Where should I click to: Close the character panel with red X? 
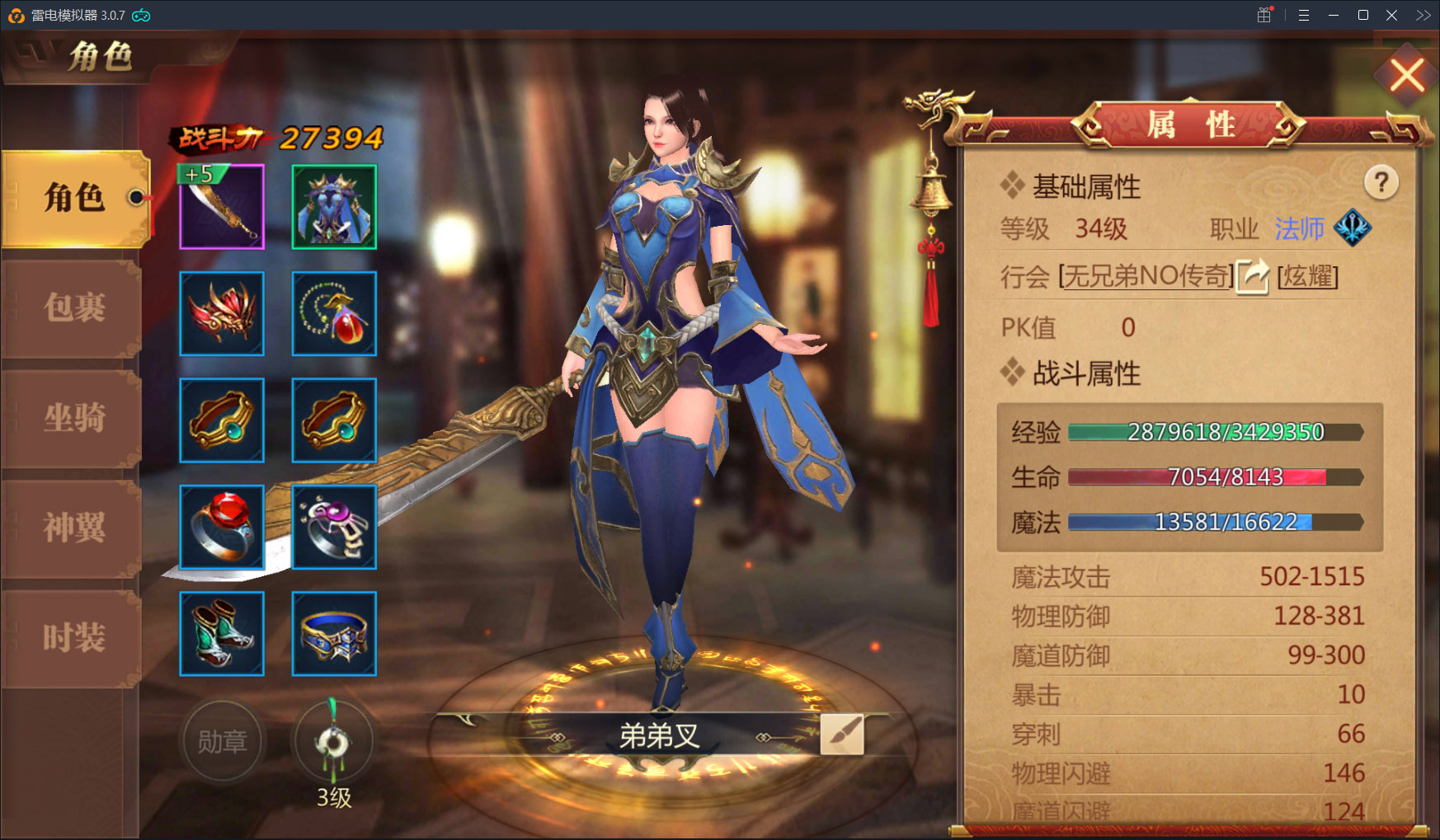coord(1407,76)
